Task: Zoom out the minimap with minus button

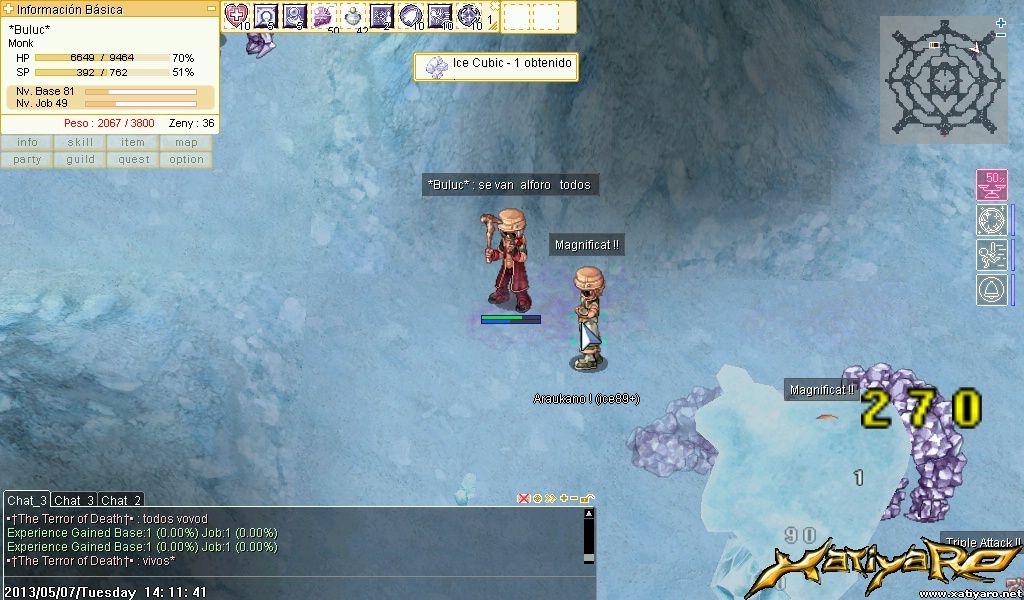Action: tap(1001, 35)
